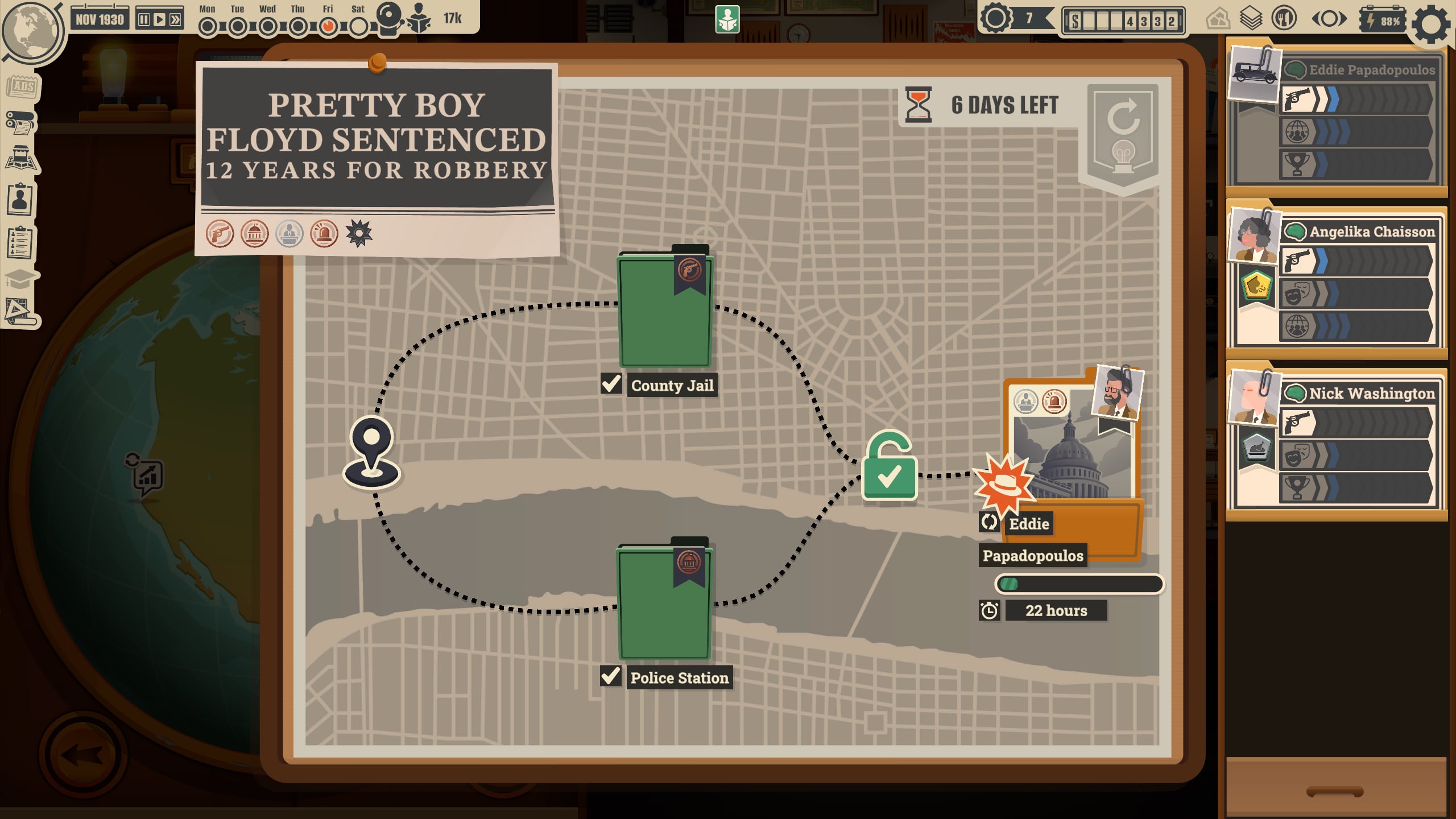Toggle the stacked layers icon
The image size is (1456, 819).
point(1251,20)
